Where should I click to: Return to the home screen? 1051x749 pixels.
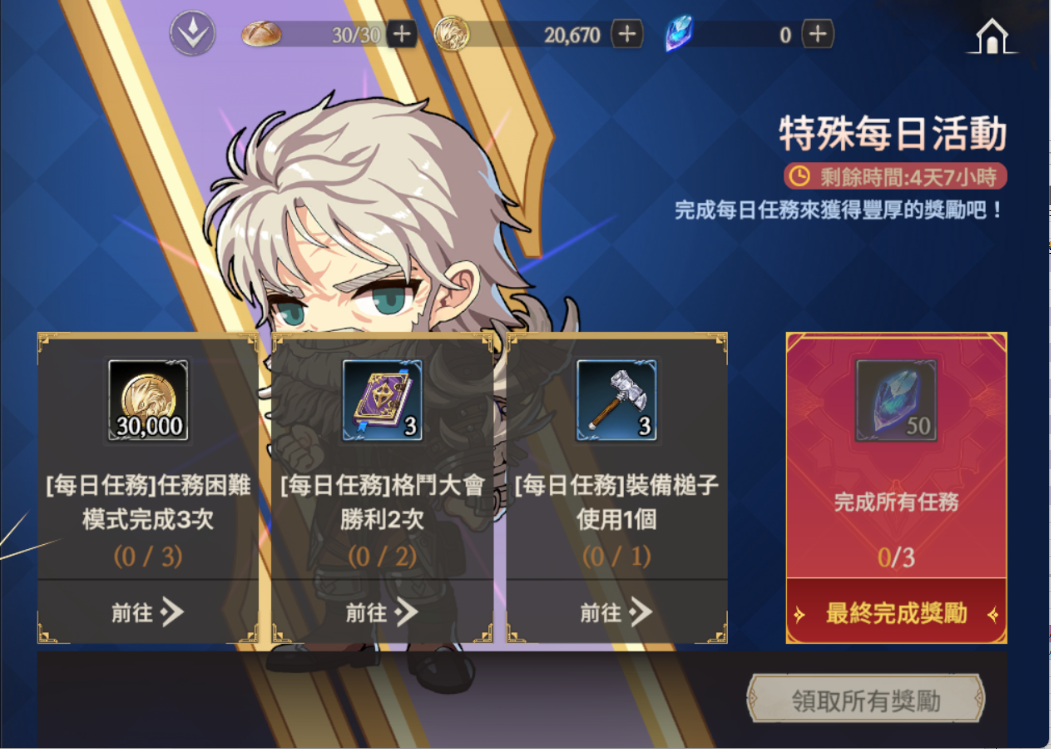[x=990, y=37]
